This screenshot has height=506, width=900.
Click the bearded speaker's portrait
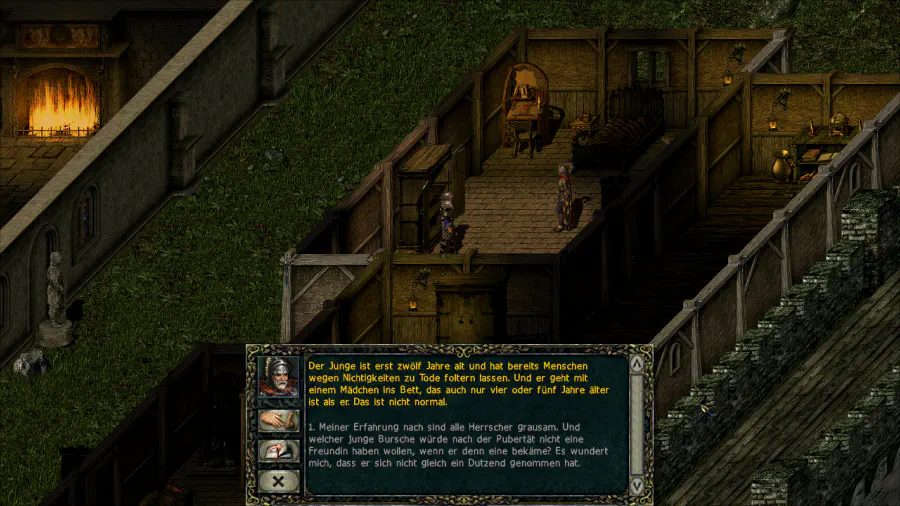(278, 376)
